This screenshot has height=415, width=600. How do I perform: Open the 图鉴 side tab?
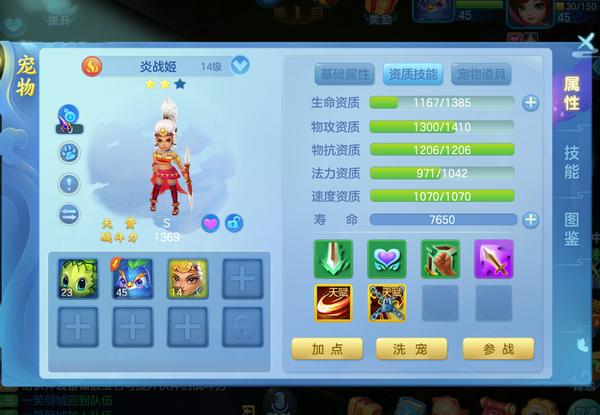point(571,231)
